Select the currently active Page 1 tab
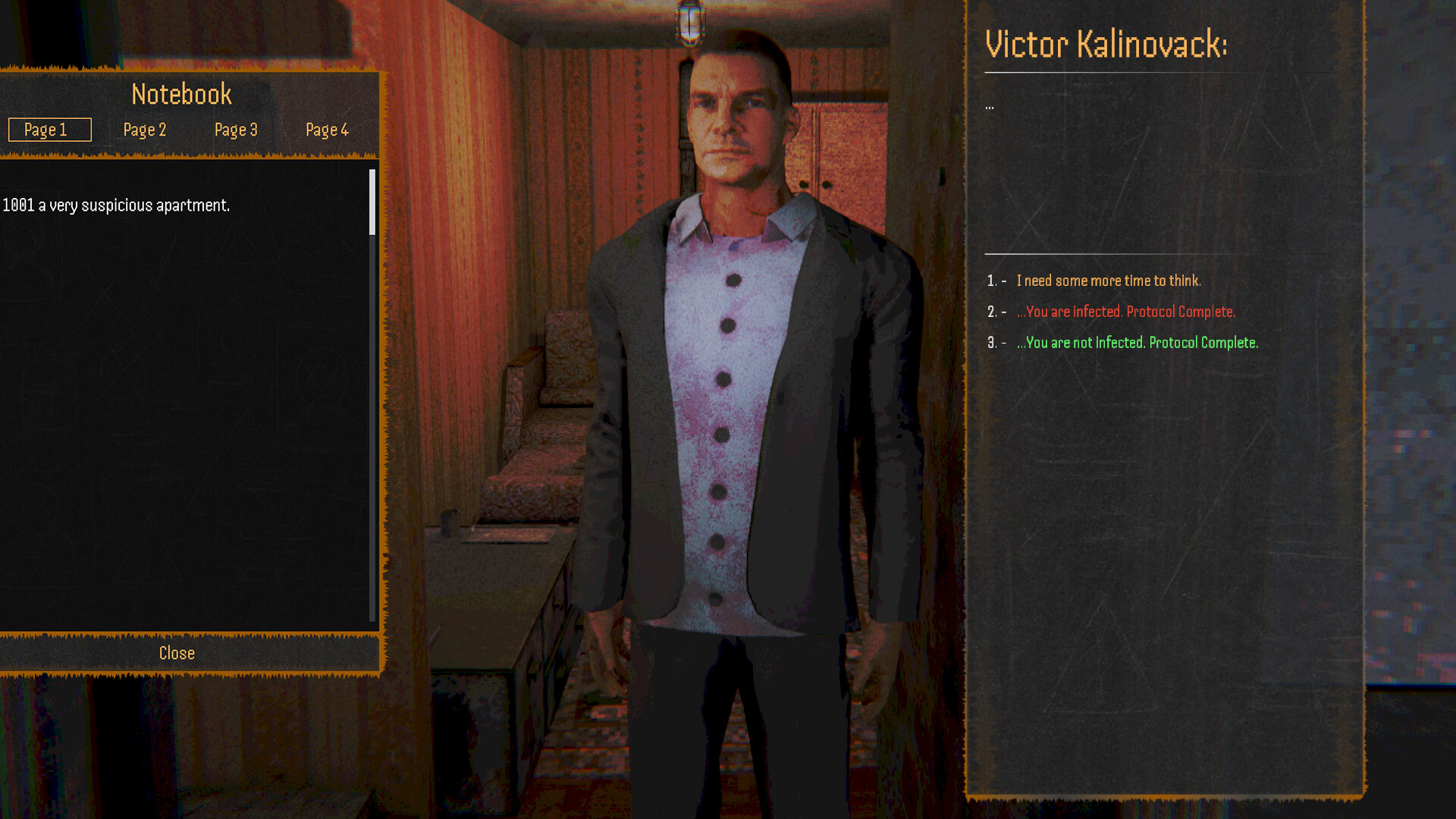Screen dimensions: 1456x819 49,130
